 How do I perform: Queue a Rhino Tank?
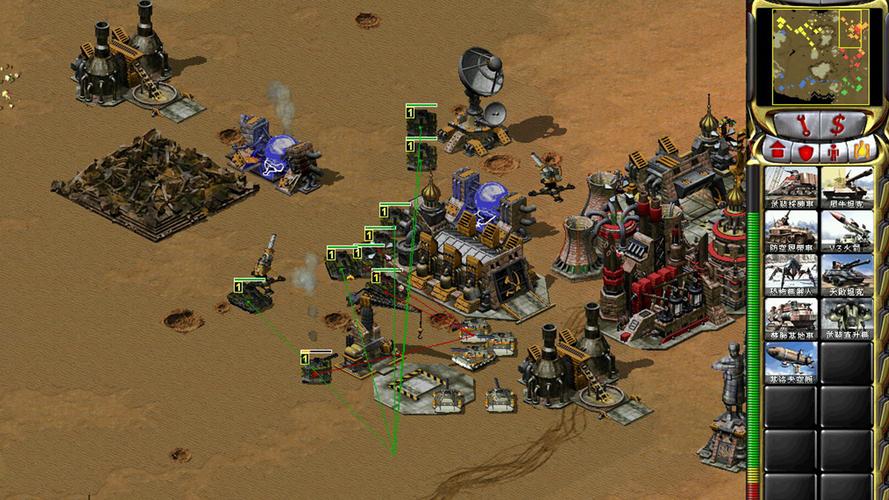[x=846, y=187]
